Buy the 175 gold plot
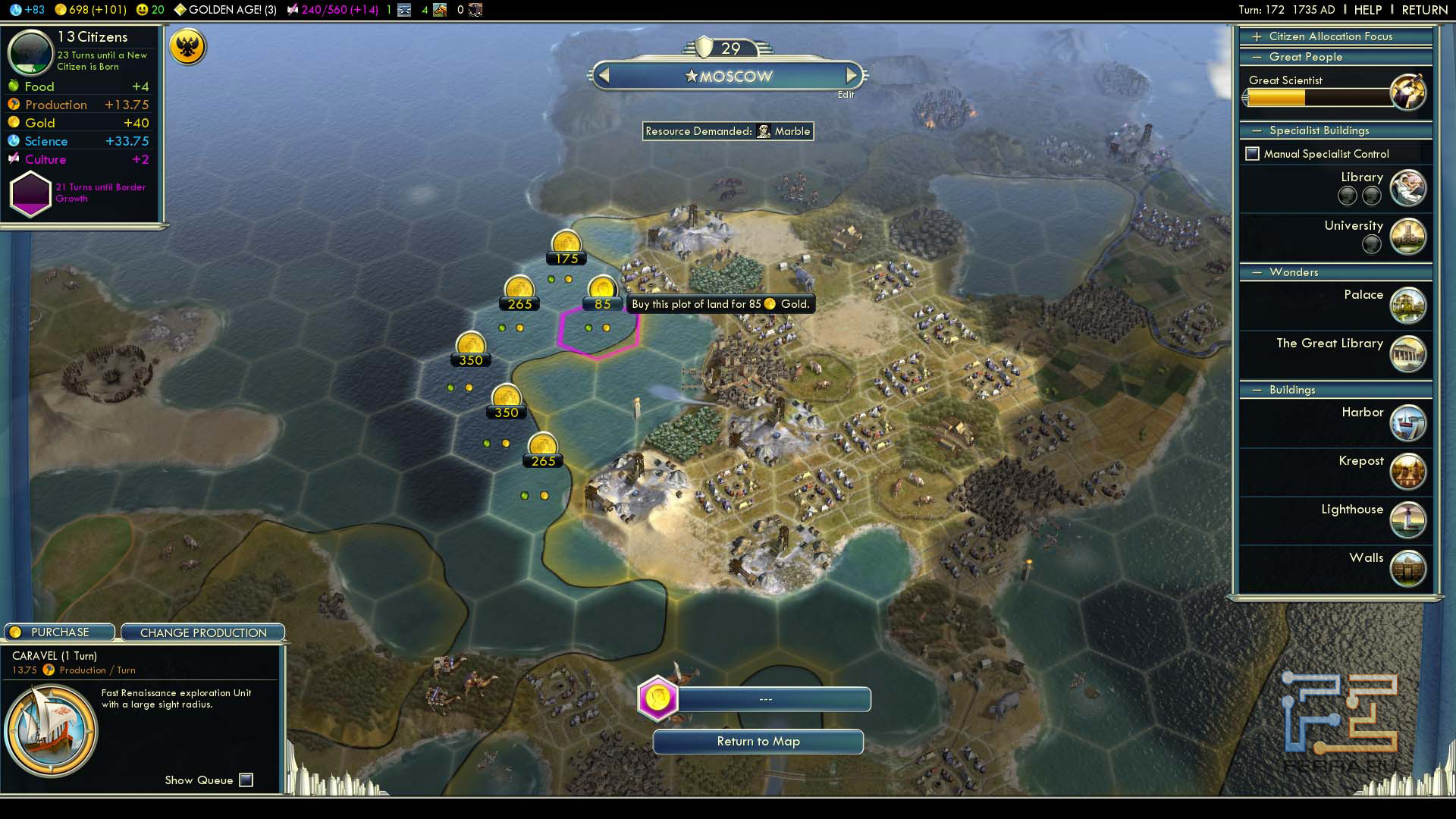 (566, 246)
